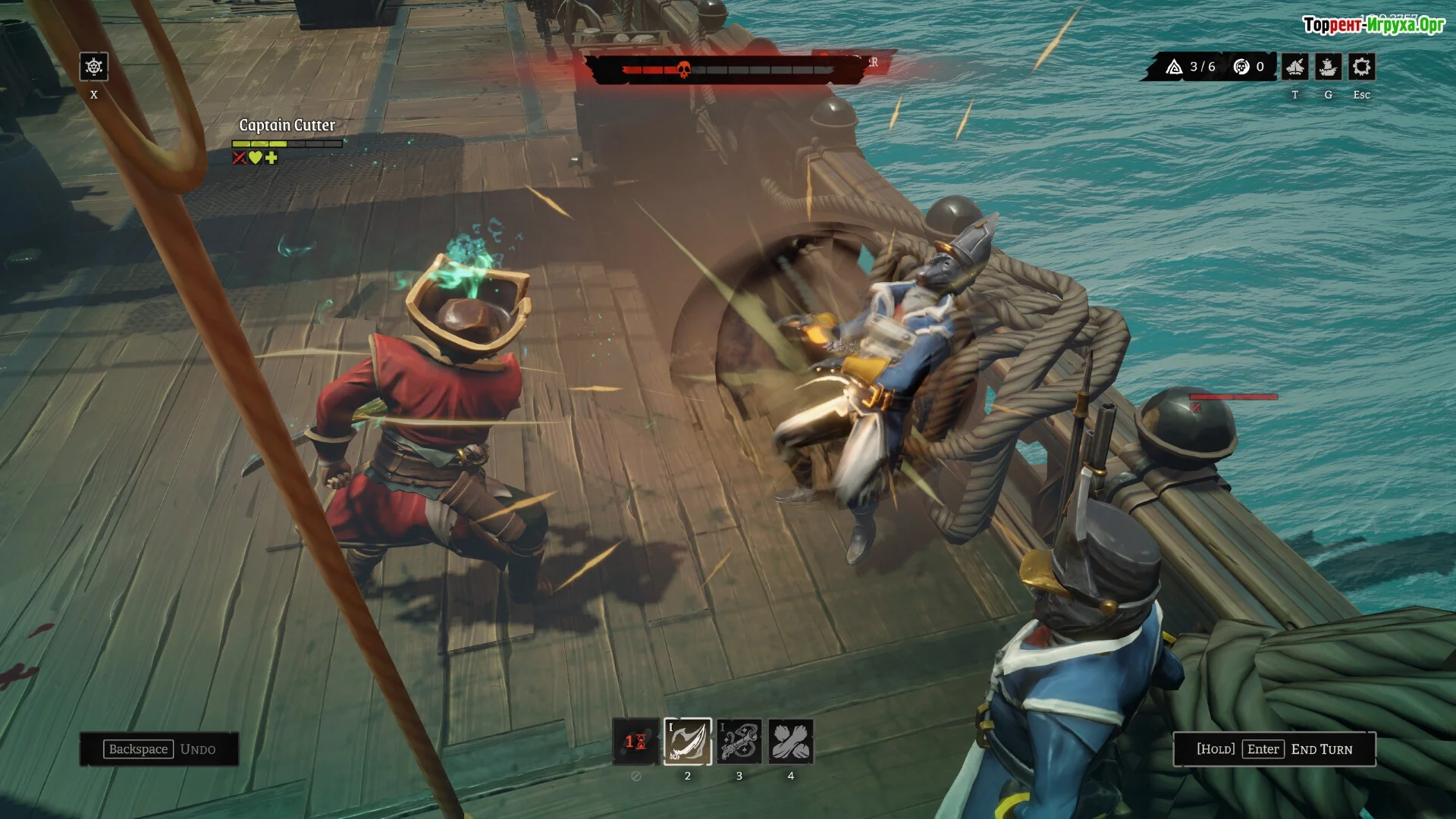Choose the crossed fists melee ability
The height and width of the screenshot is (819, 1456).
point(790,741)
